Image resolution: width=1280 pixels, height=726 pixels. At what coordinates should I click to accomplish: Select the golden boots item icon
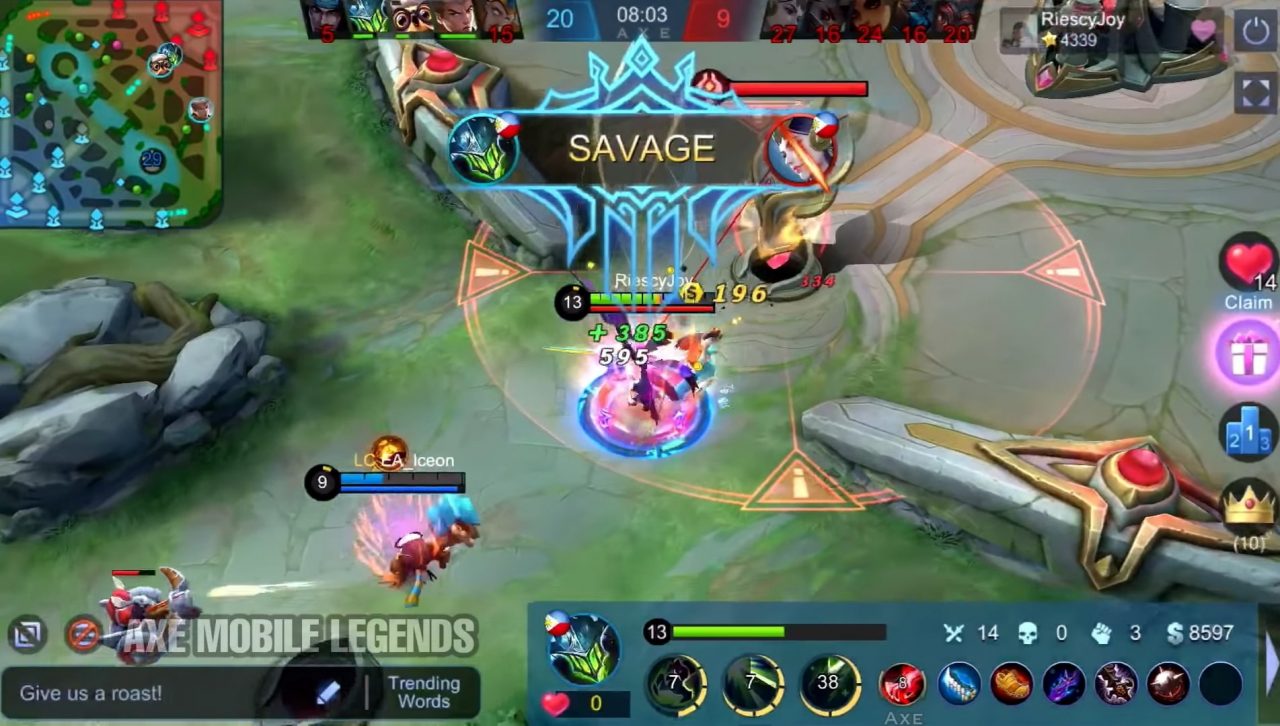tap(1012, 683)
